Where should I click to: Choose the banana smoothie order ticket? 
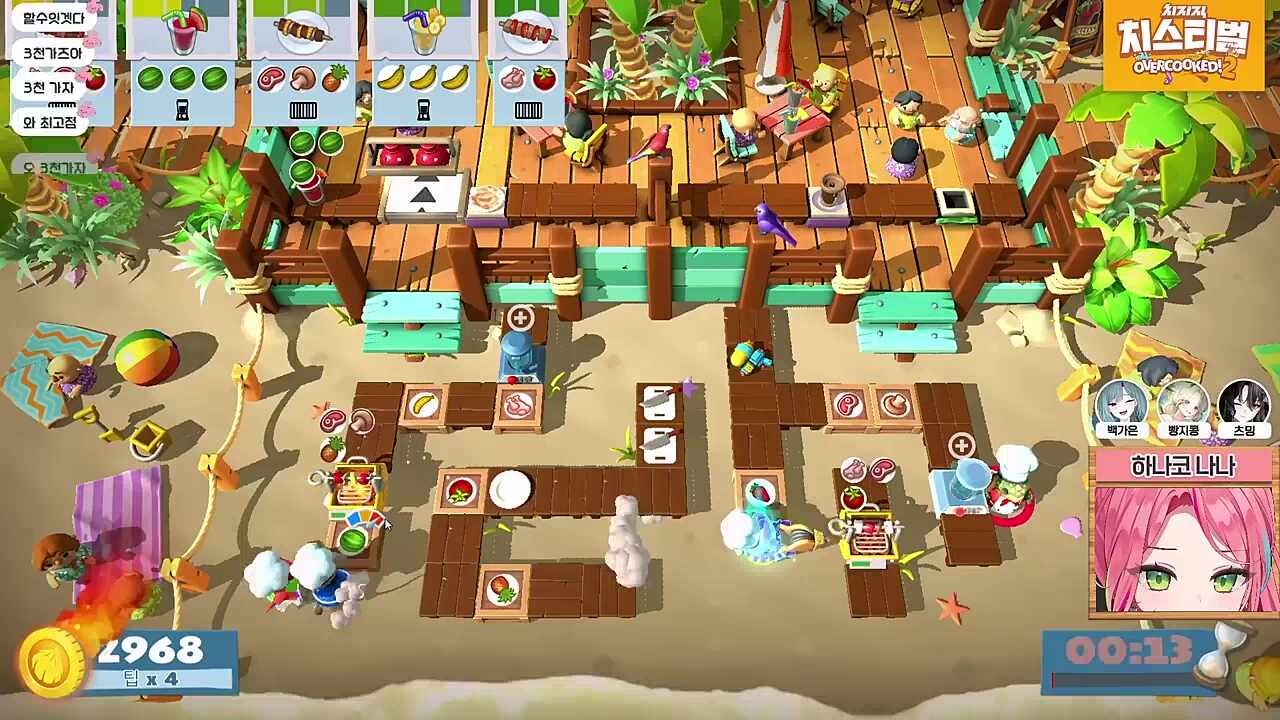pyautogui.click(x=423, y=62)
